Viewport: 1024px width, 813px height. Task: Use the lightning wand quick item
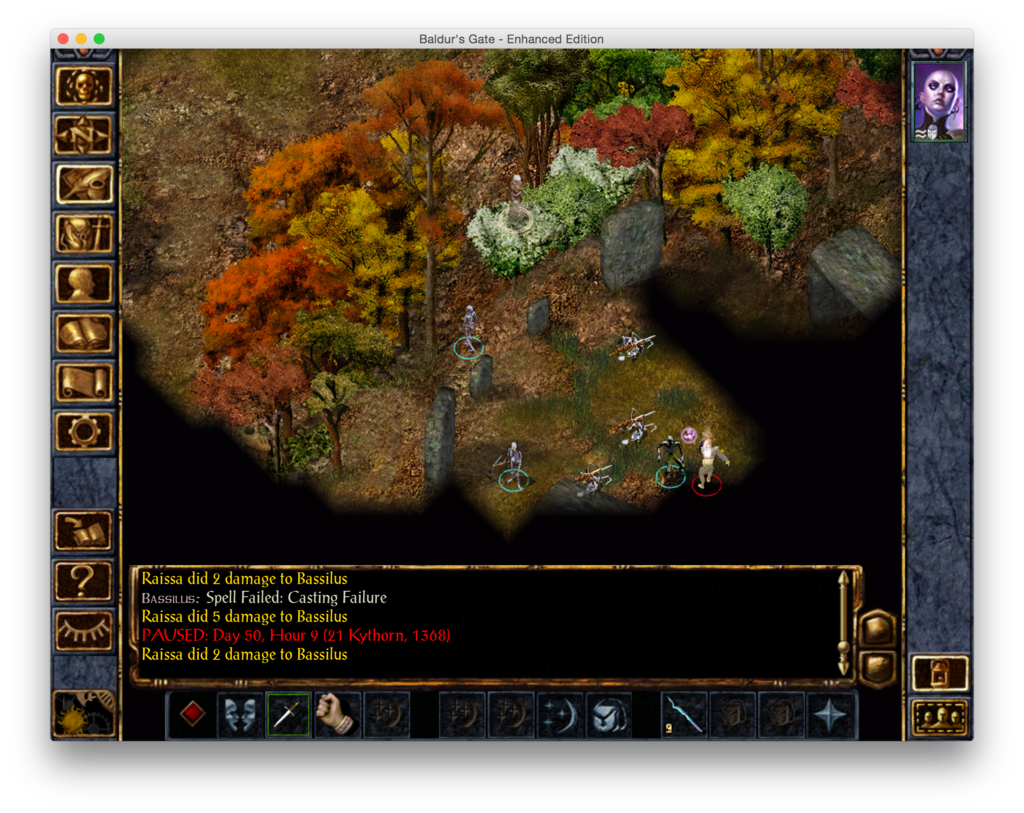click(x=685, y=715)
